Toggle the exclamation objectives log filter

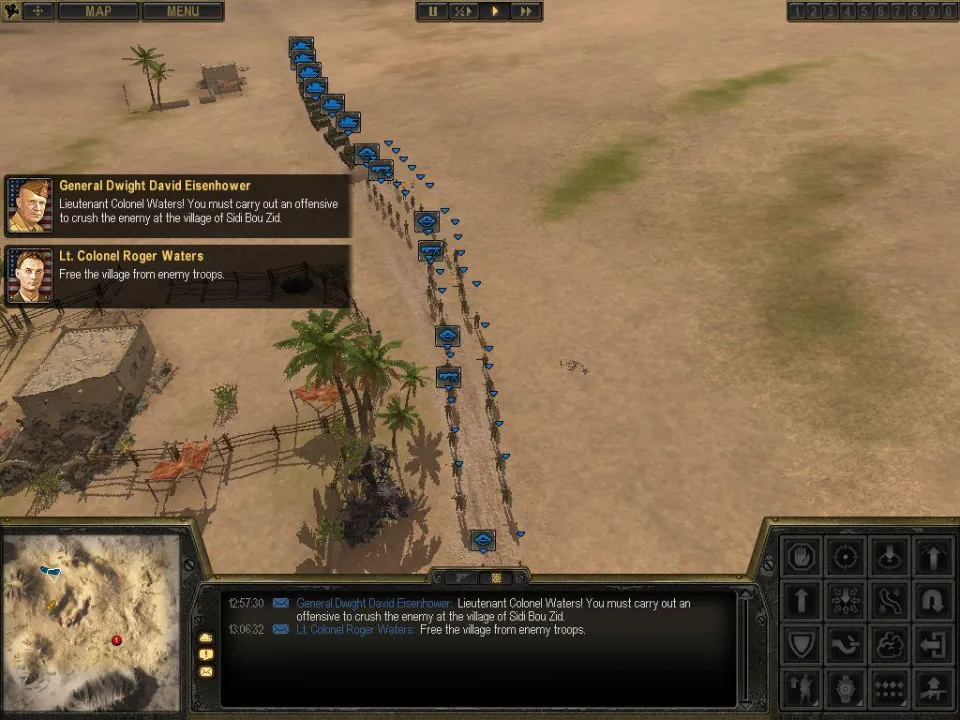[206, 654]
